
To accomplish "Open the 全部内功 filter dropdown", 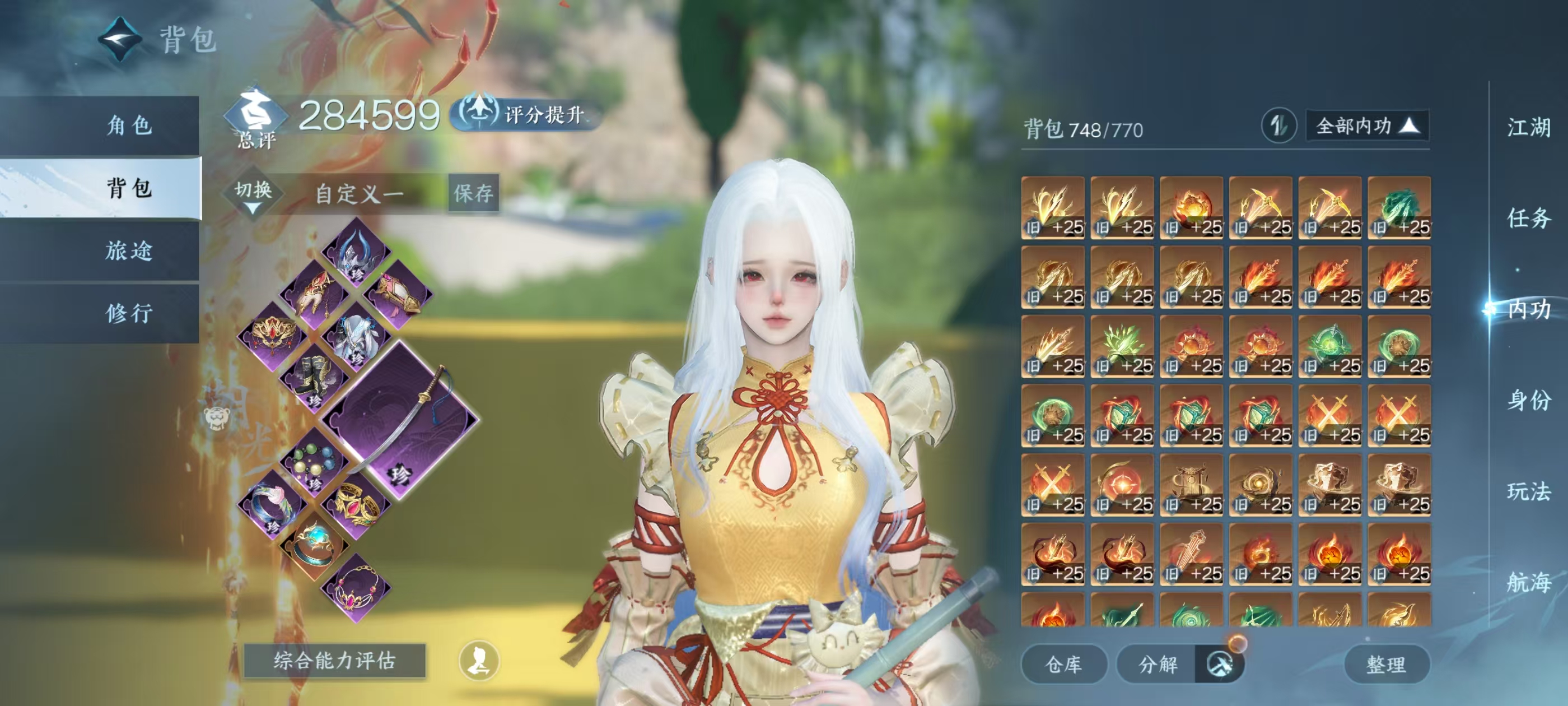I will [1367, 126].
